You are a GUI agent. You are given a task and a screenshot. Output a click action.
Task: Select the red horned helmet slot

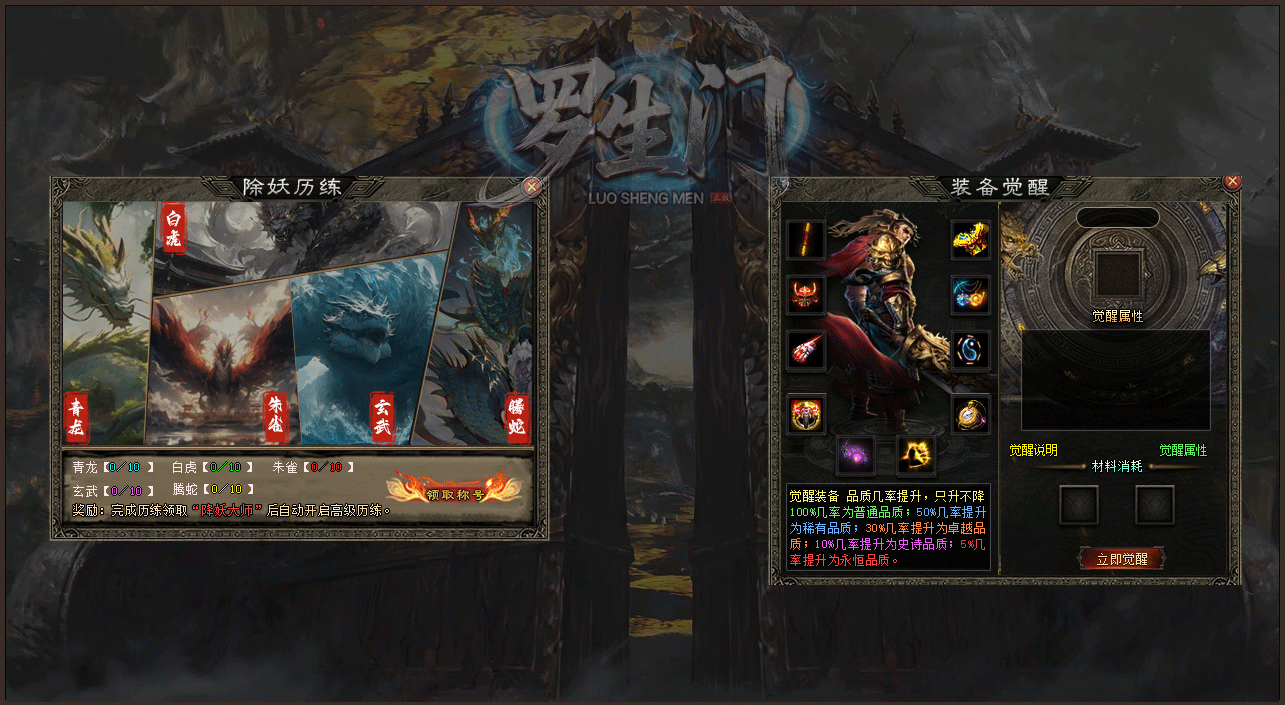(x=806, y=295)
